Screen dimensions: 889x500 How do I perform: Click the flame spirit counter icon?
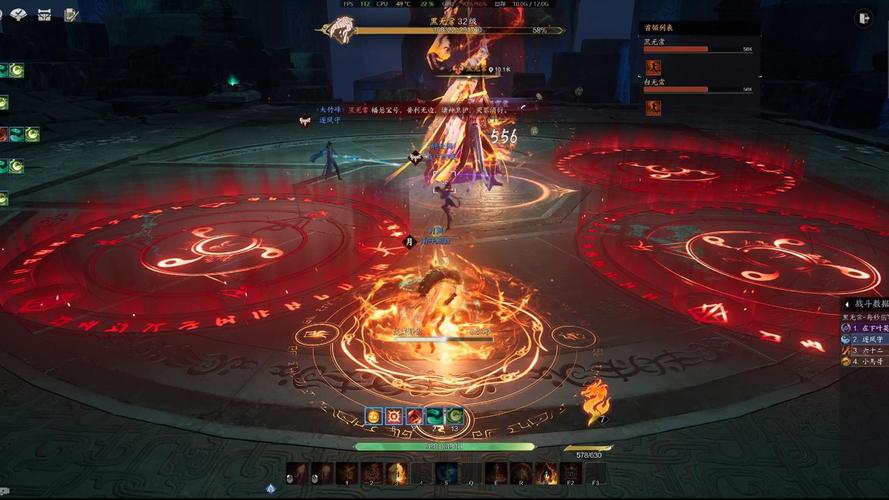[596, 401]
